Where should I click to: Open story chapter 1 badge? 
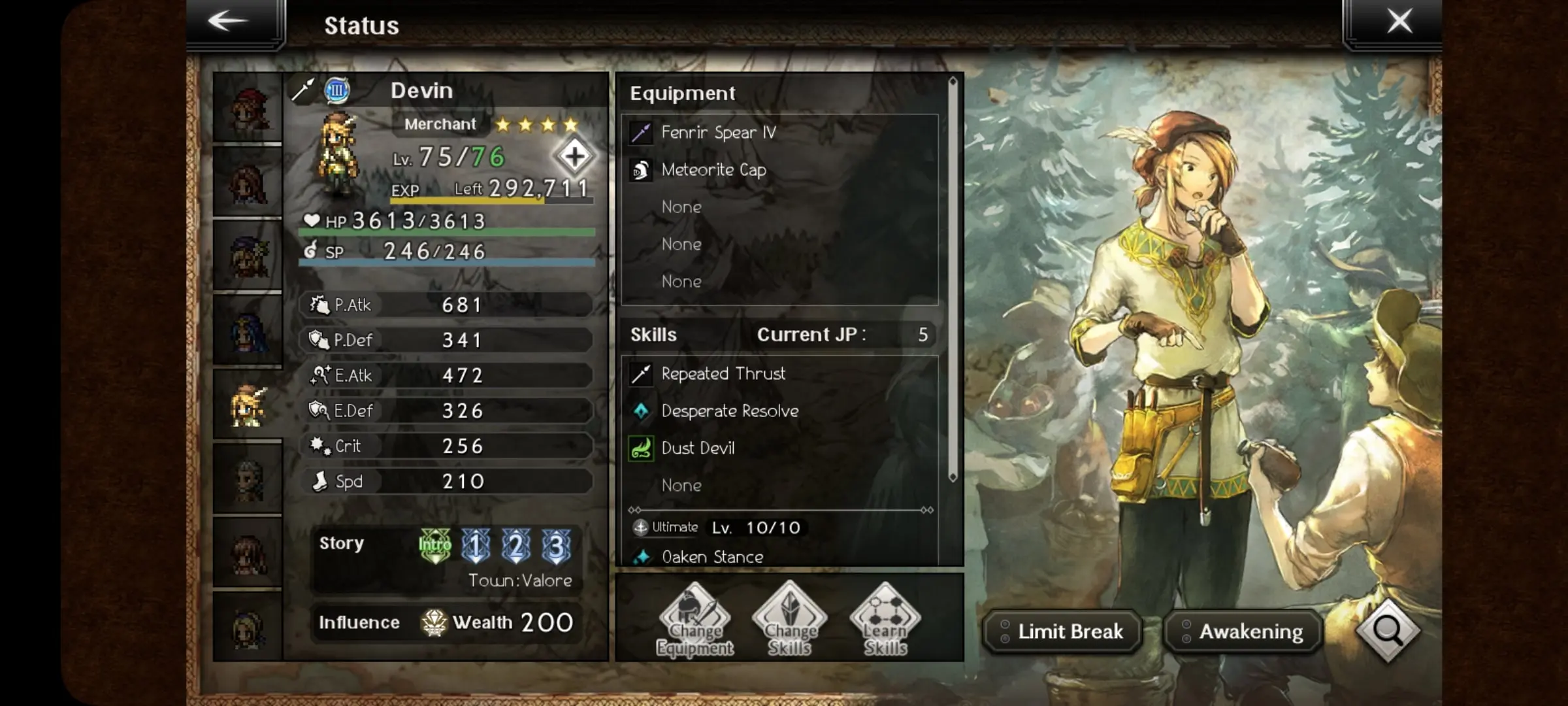[x=476, y=545]
